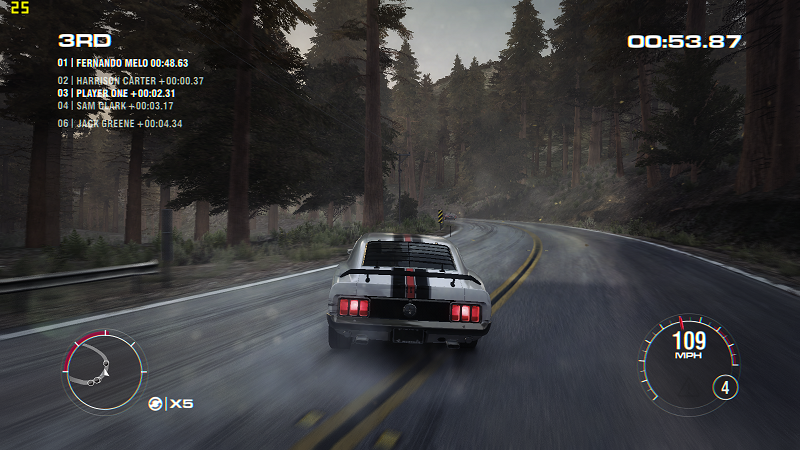Select Fernando Melo's leaderboard row
Image resolution: width=800 pixels, height=450 pixels.
[123, 62]
